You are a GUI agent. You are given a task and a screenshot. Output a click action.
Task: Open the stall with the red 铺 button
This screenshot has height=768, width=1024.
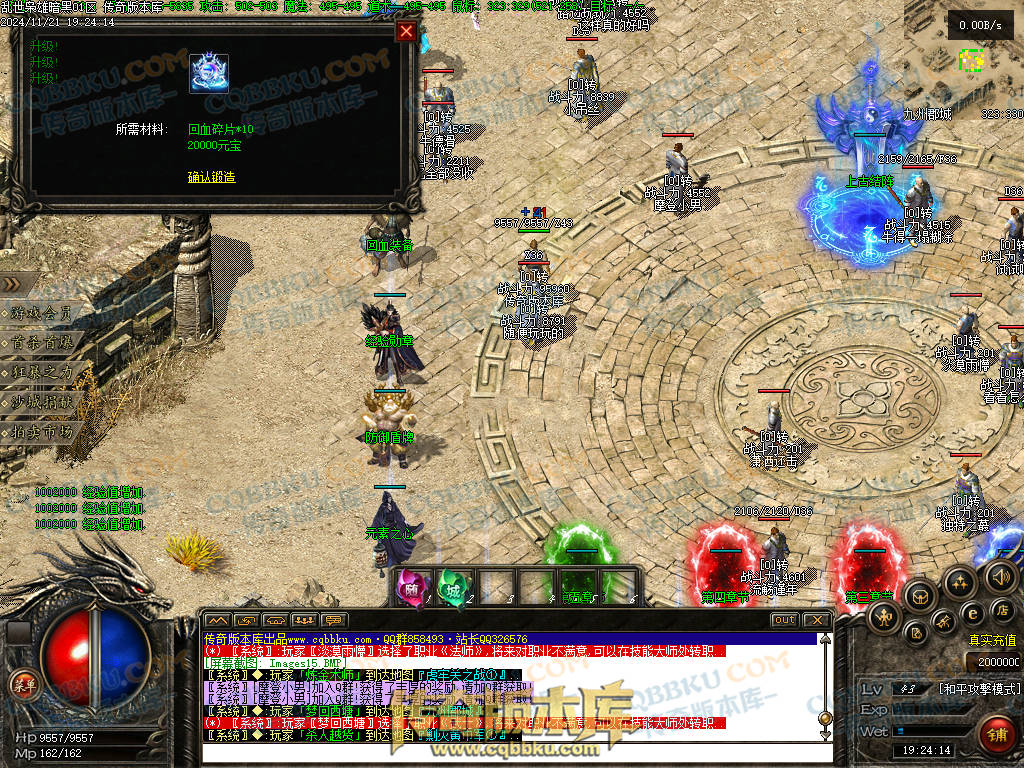(x=996, y=735)
